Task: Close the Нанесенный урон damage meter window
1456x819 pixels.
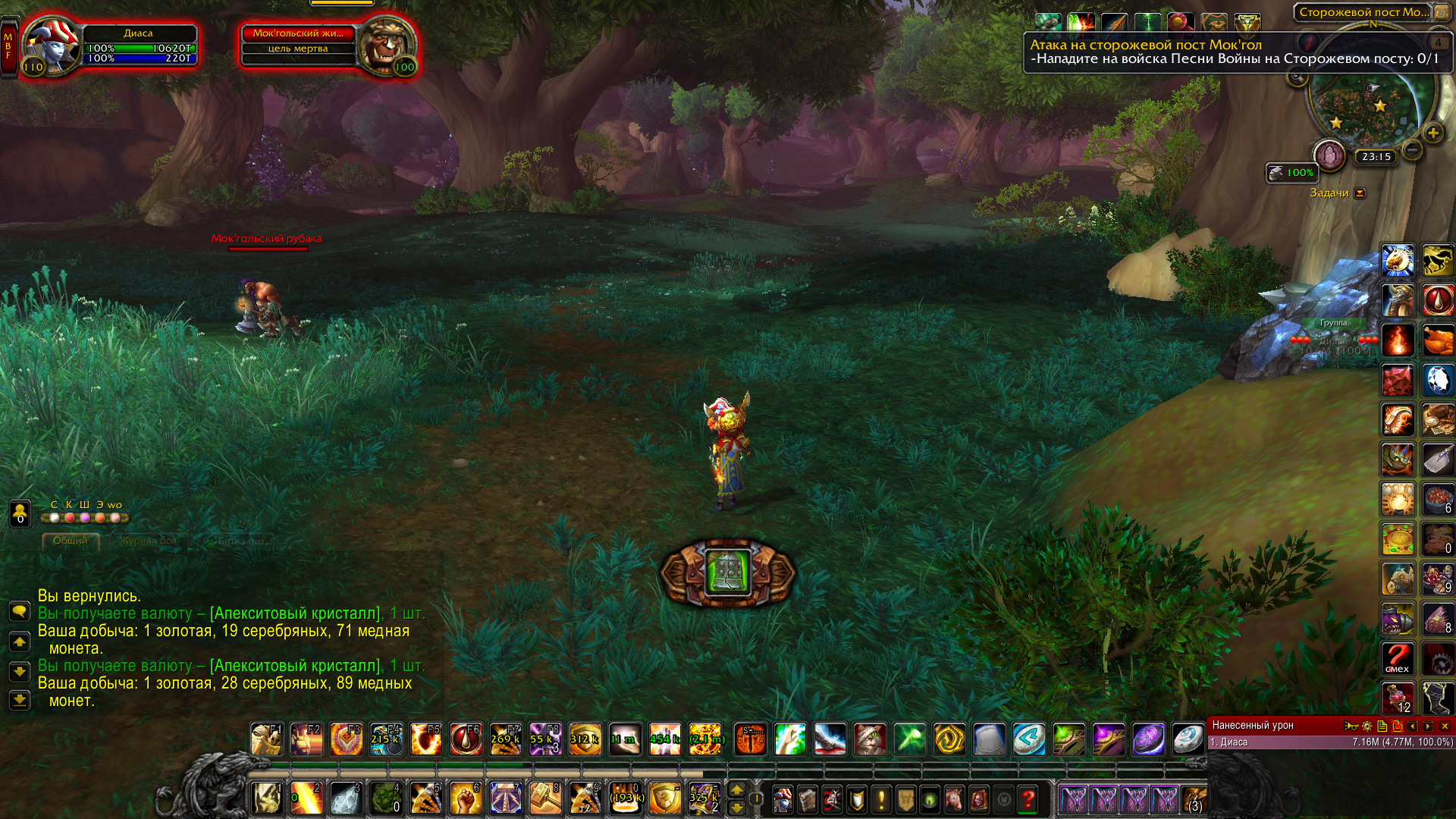Action: (x=1445, y=726)
